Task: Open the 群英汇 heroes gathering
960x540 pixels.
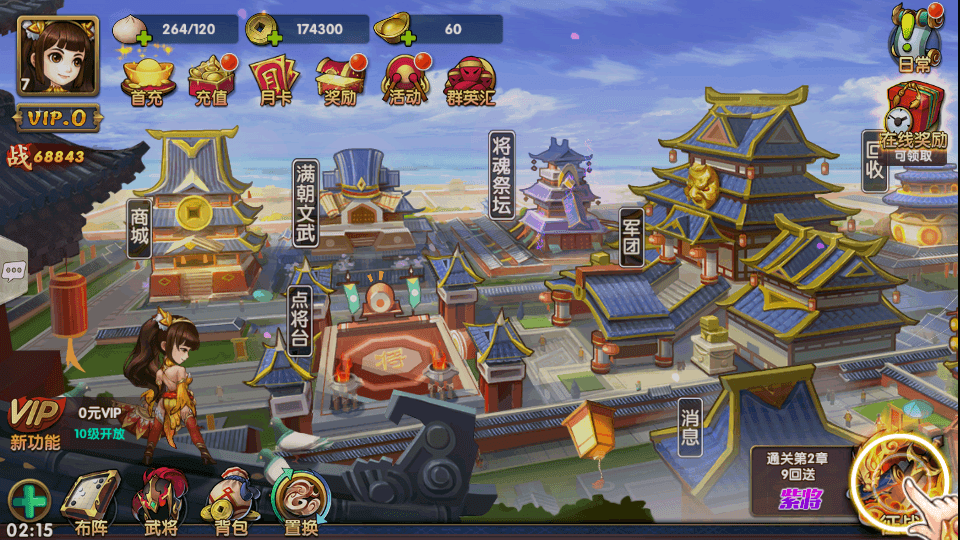Action: (470, 80)
